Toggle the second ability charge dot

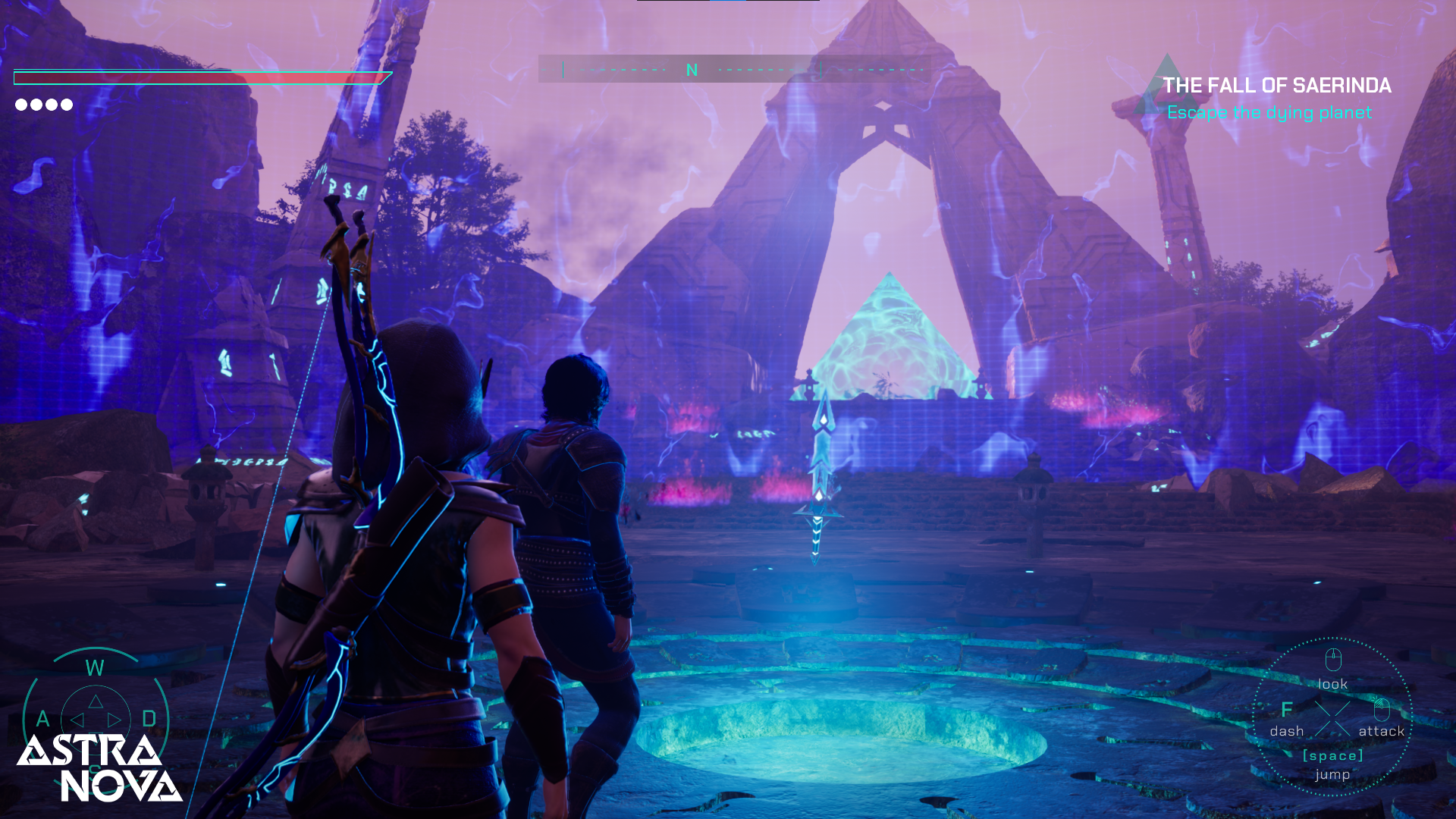coord(35,105)
